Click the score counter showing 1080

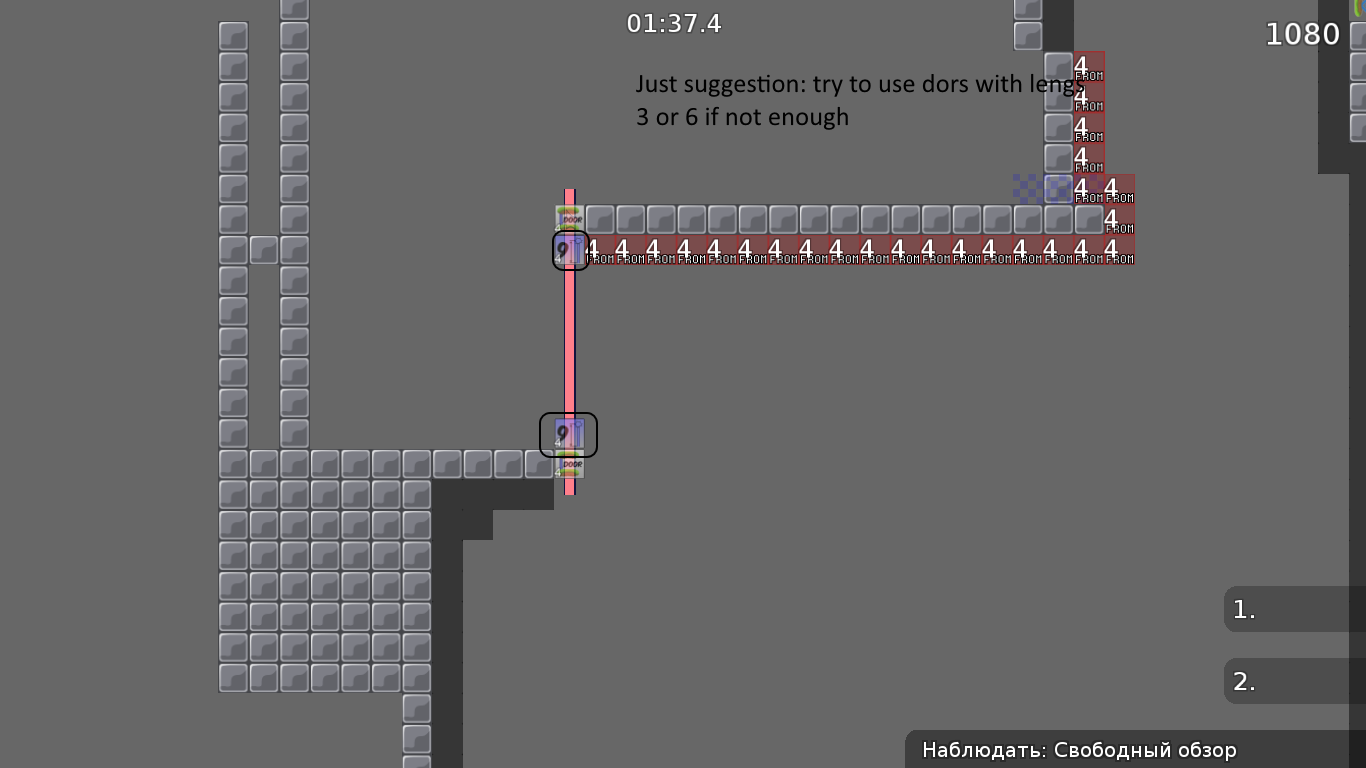click(1302, 33)
